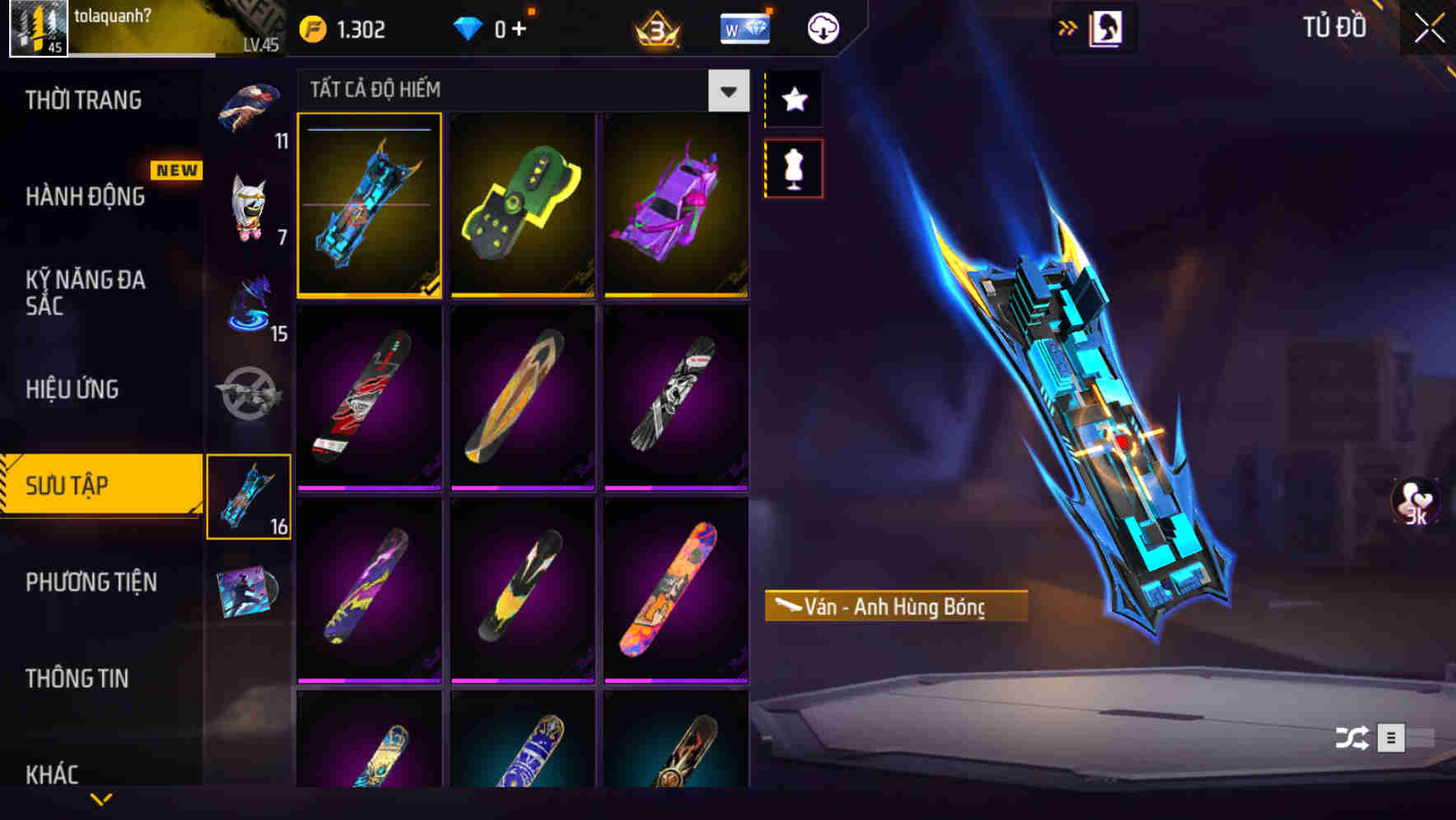Click the weekly membership diamond icon
Image resolution: width=1456 pixels, height=820 pixels.
click(744, 27)
